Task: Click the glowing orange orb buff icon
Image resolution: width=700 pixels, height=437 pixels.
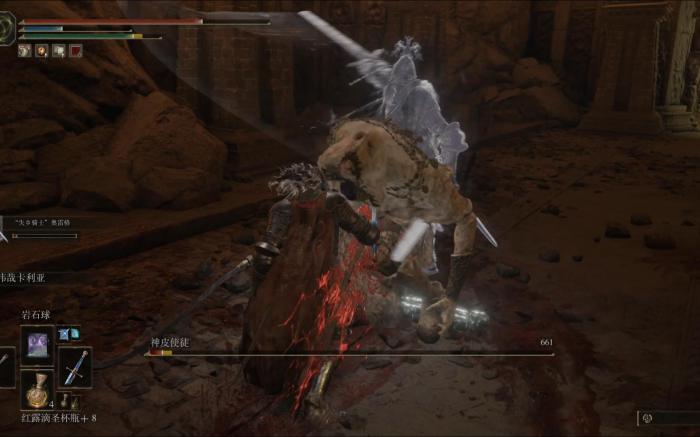Action: tap(42, 50)
